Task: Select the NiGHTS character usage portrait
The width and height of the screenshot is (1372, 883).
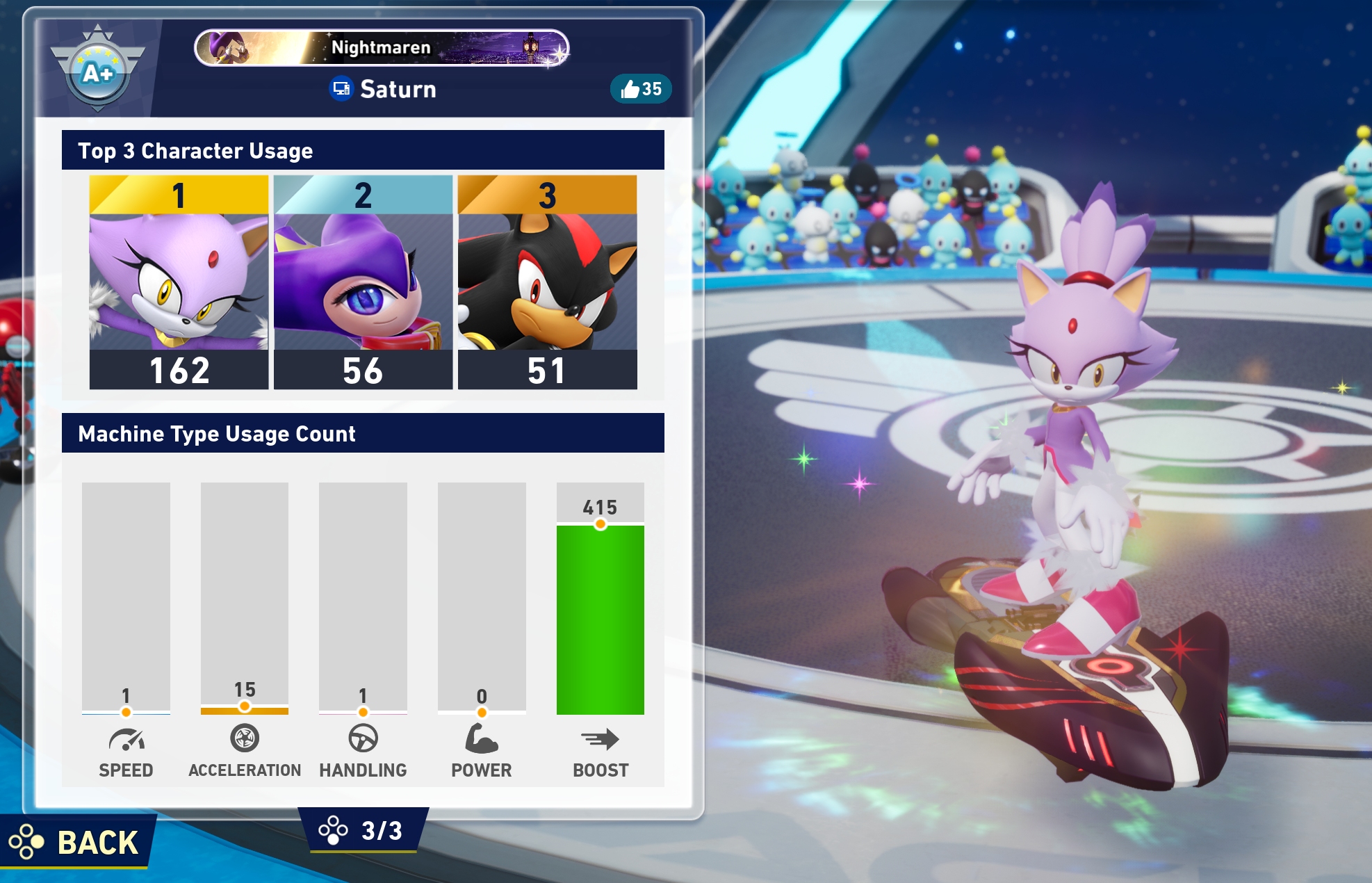Action: [363, 282]
